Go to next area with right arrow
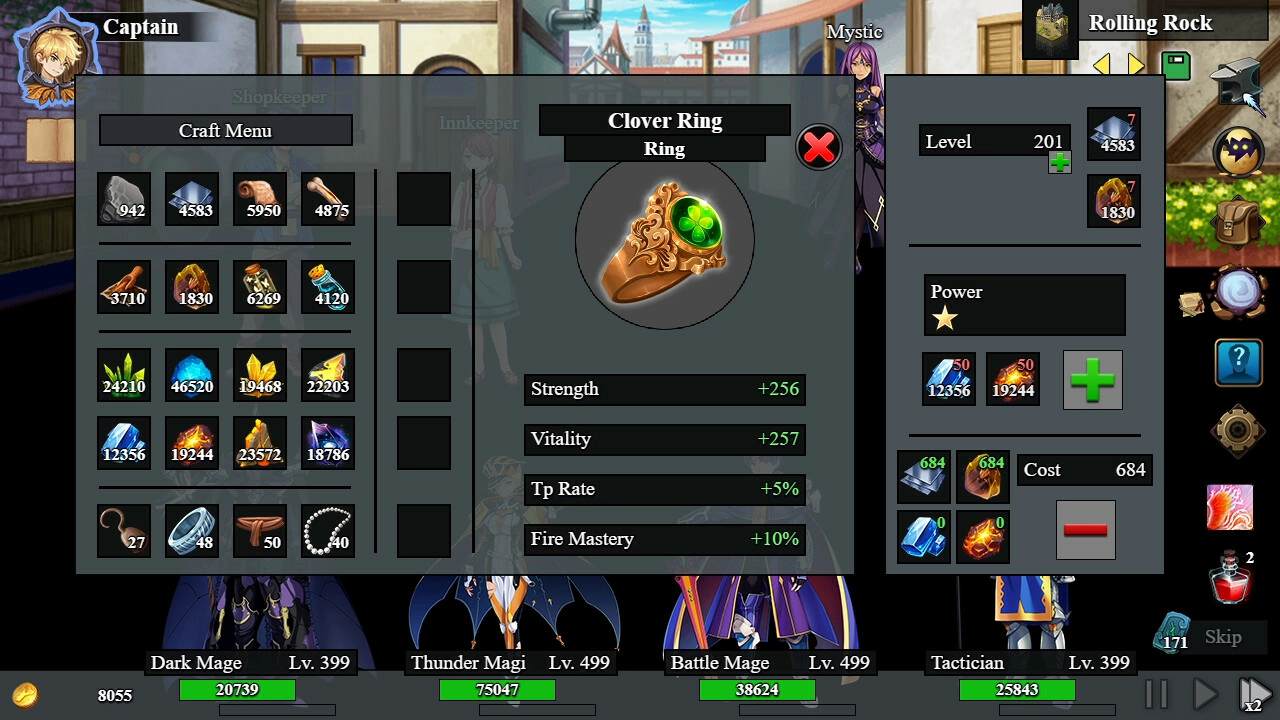The height and width of the screenshot is (720, 1280). (x=1136, y=66)
